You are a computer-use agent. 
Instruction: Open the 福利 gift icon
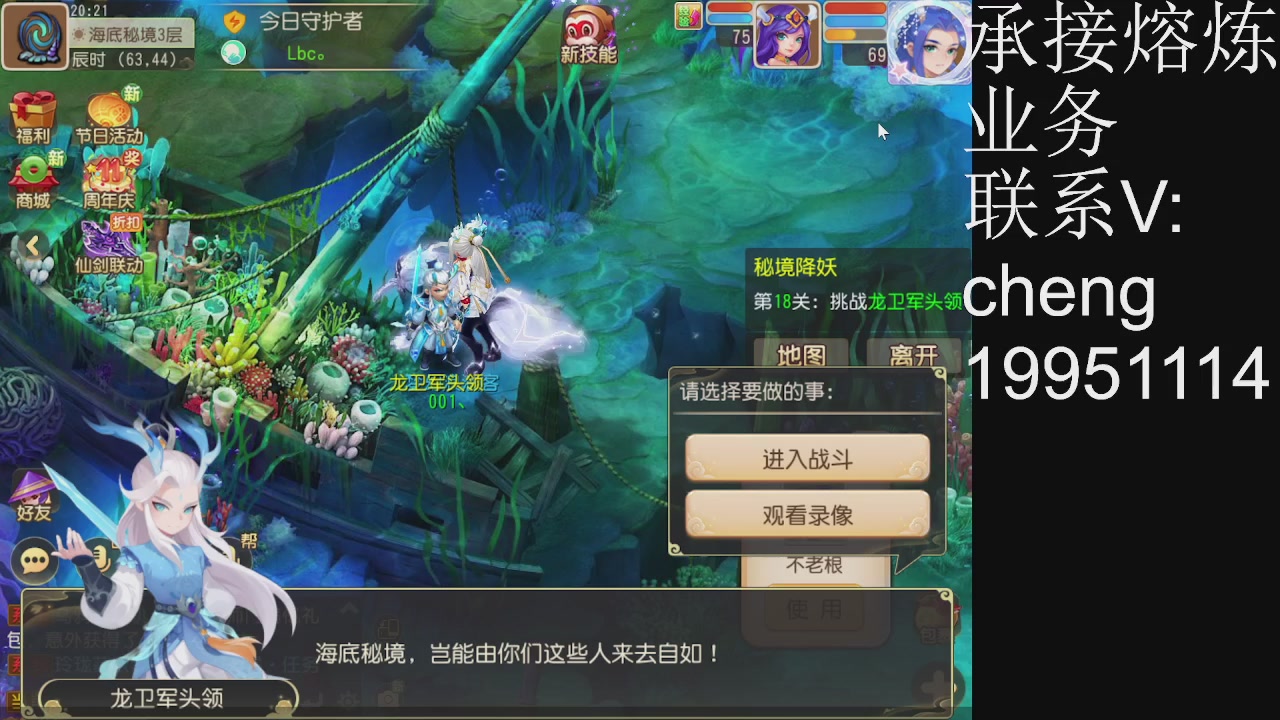point(33,113)
